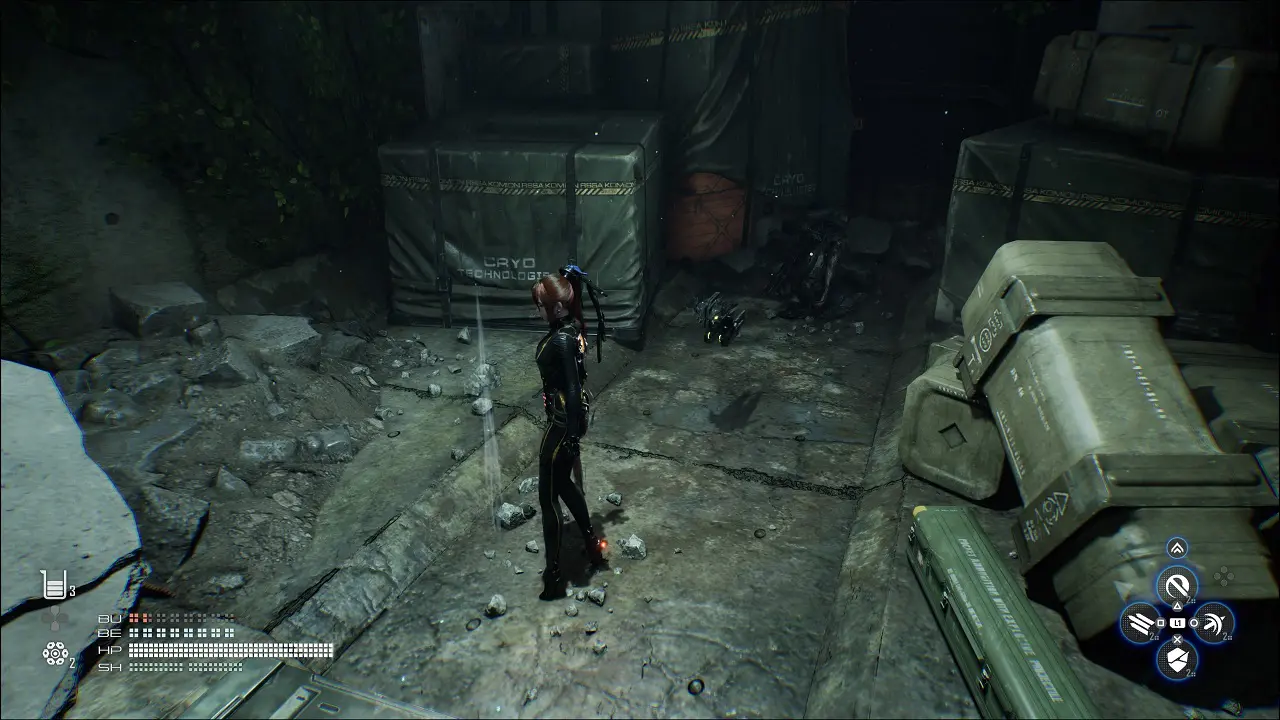The width and height of the screenshot is (1280, 720).
Task: Trigger the triple blade skill icon
Action: coord(1140,623)
